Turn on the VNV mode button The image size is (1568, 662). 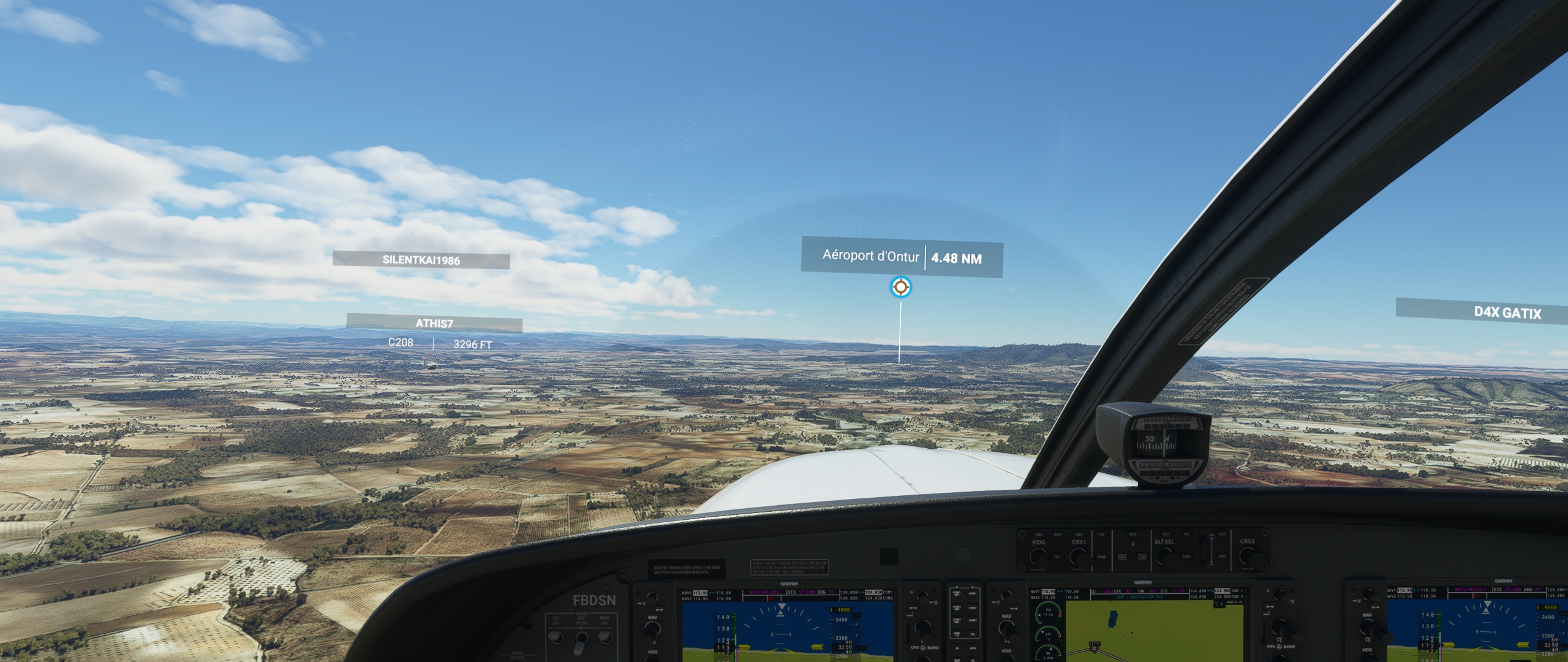coord(1186,557)
